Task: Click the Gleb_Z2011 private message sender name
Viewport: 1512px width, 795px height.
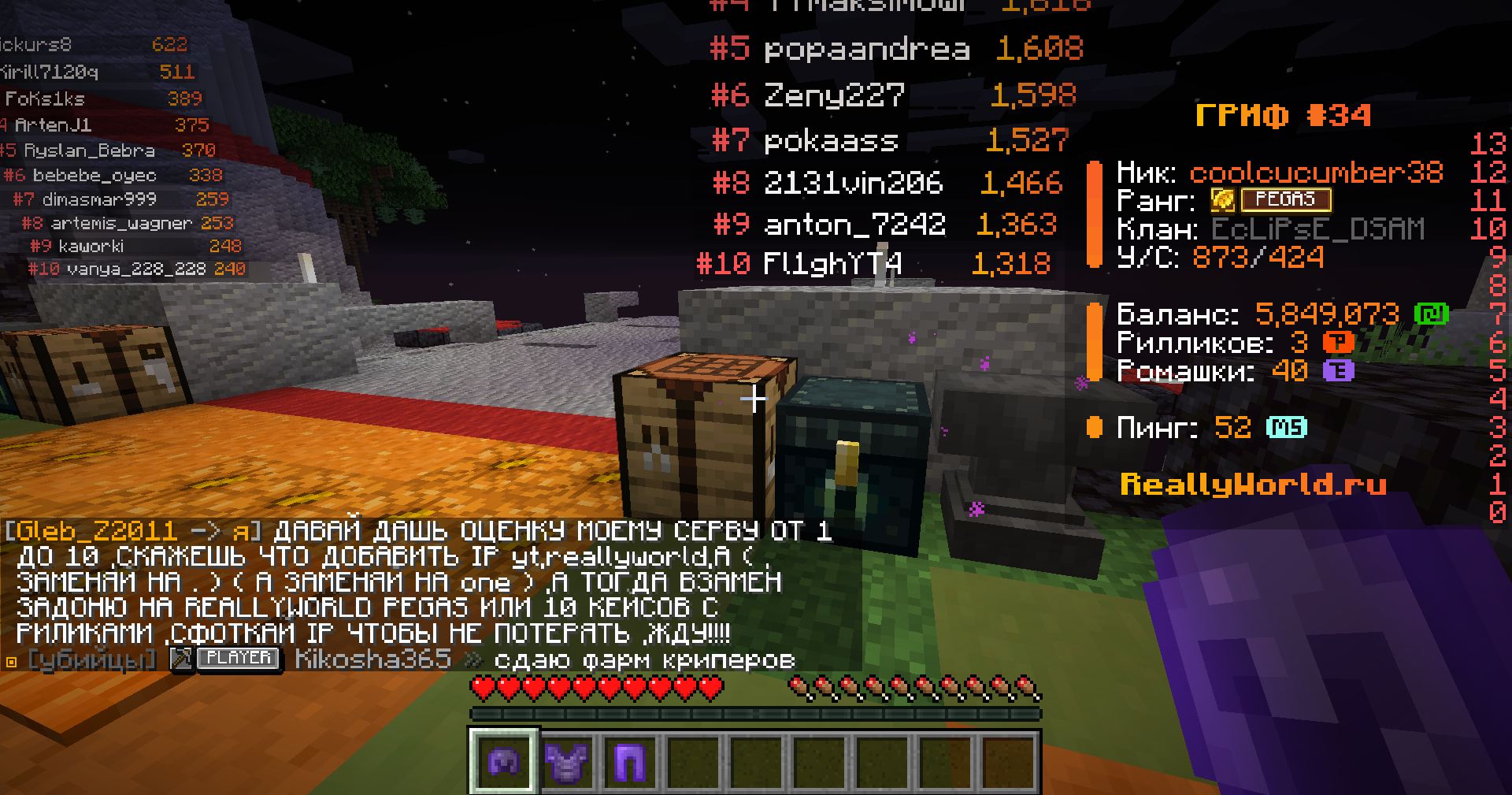Action: coord(96,531)
